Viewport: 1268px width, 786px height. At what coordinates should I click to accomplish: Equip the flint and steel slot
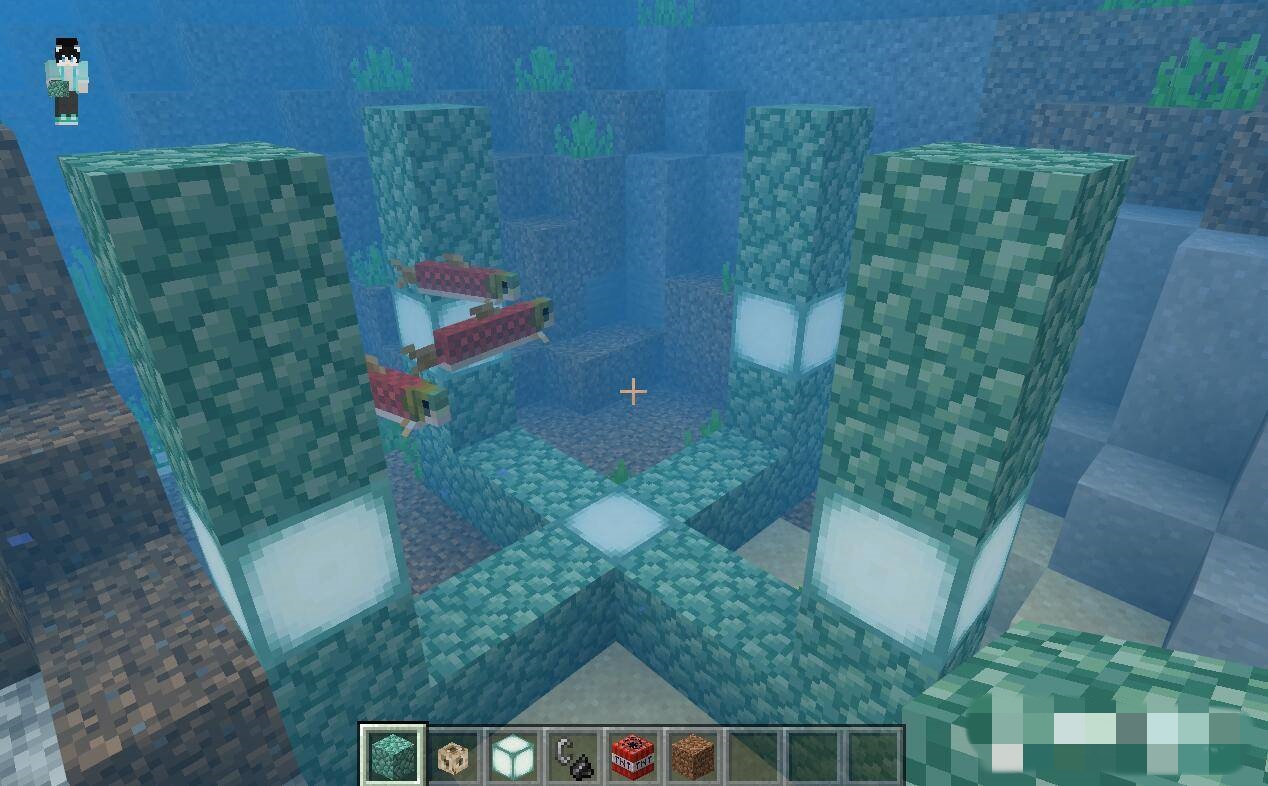[572, 756]
